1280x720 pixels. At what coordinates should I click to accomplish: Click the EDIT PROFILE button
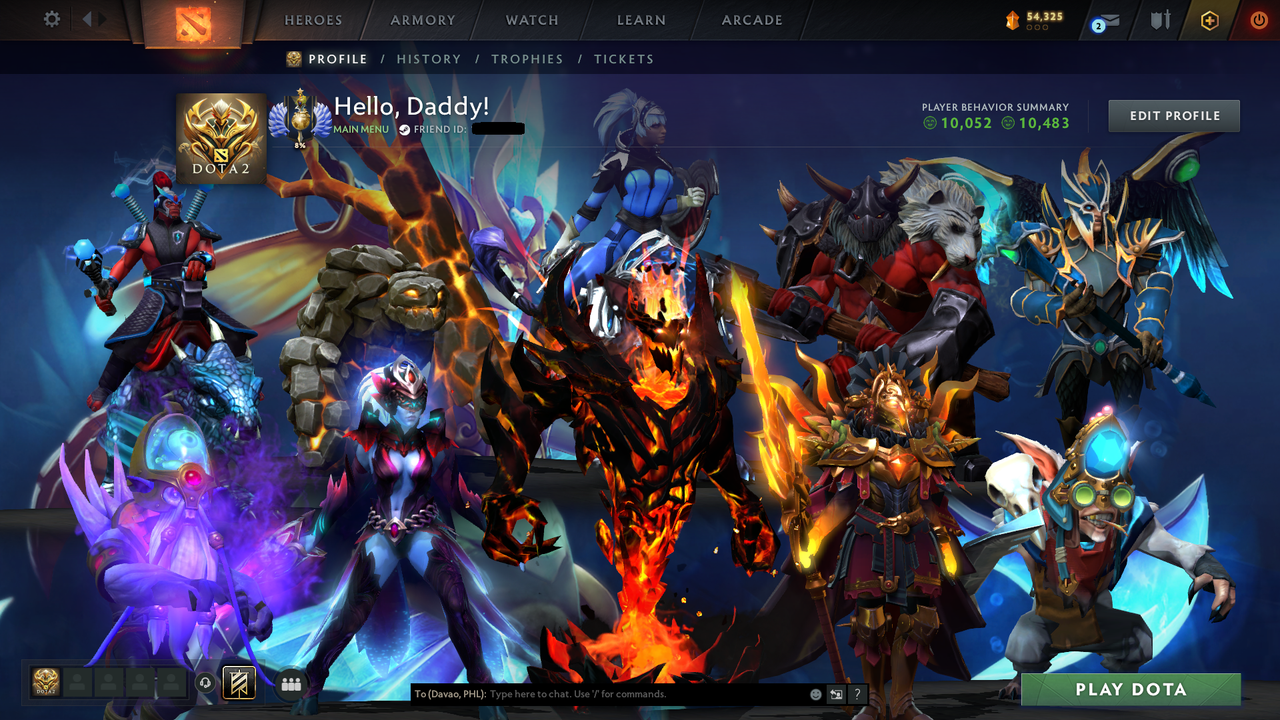[x=1173, y=115]
